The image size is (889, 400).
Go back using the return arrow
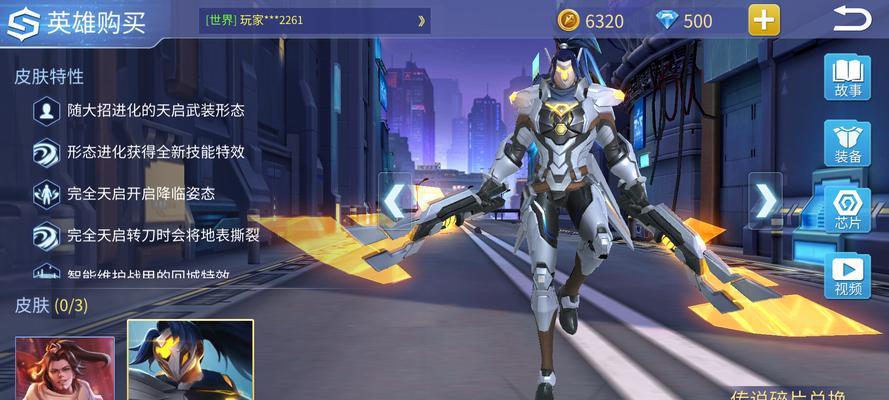[853, 19]
